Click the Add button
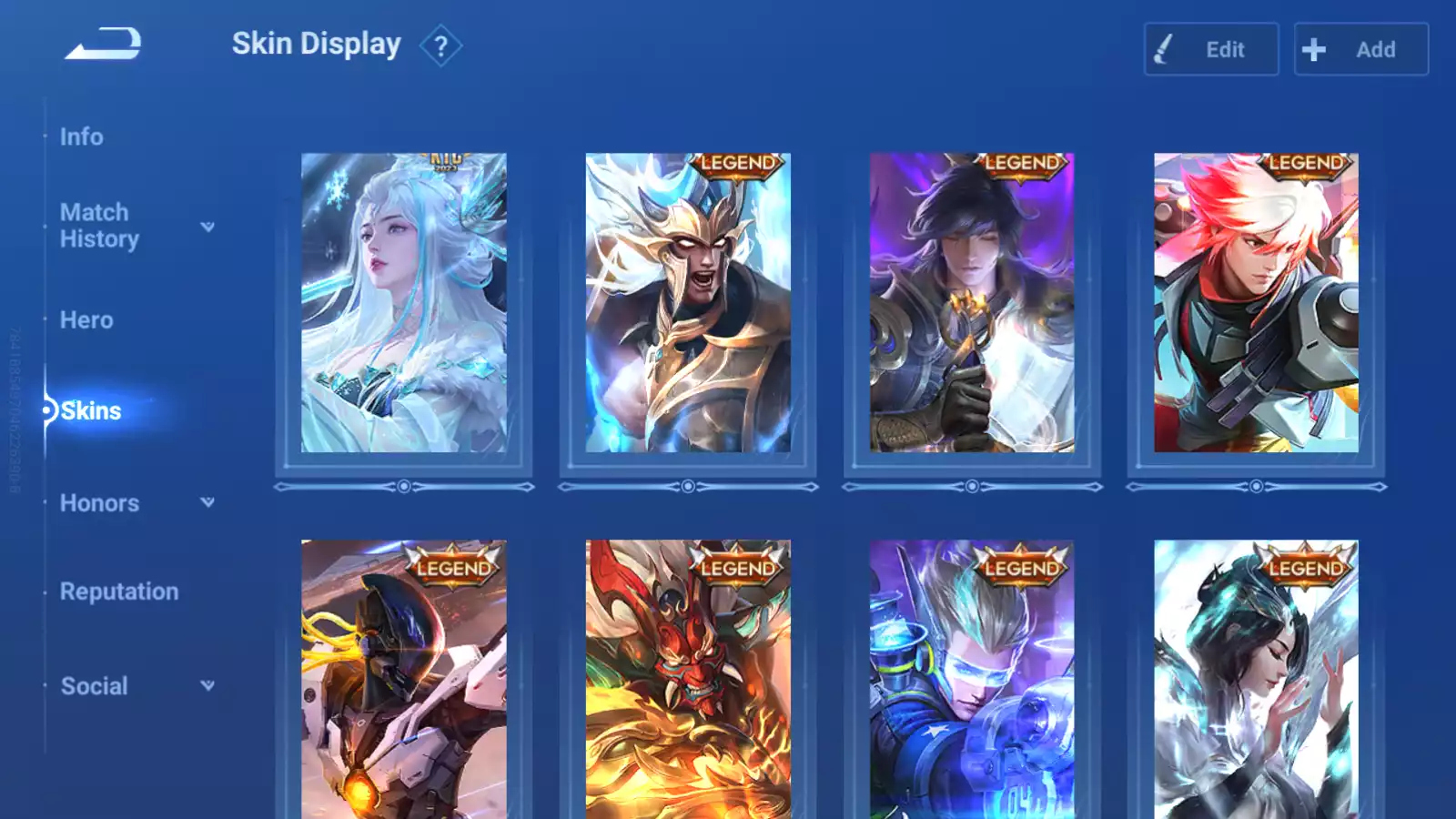1456x819 pixels. point(1360,49)
